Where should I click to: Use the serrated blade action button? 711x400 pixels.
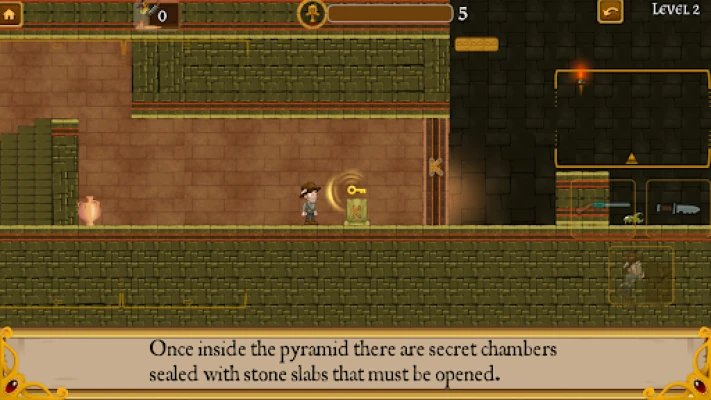tap(677, 208)
